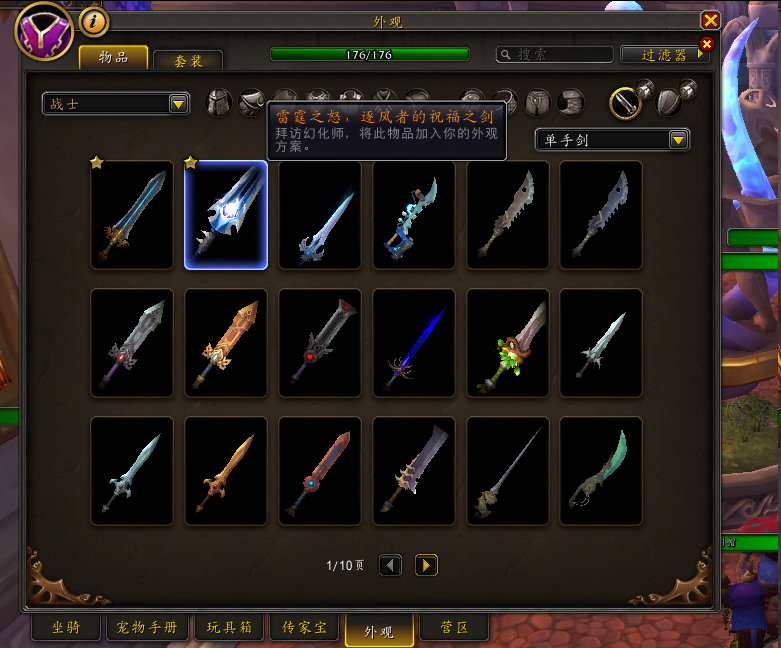Select the glowing Thunderfury sword appearance

coord(226,215)
